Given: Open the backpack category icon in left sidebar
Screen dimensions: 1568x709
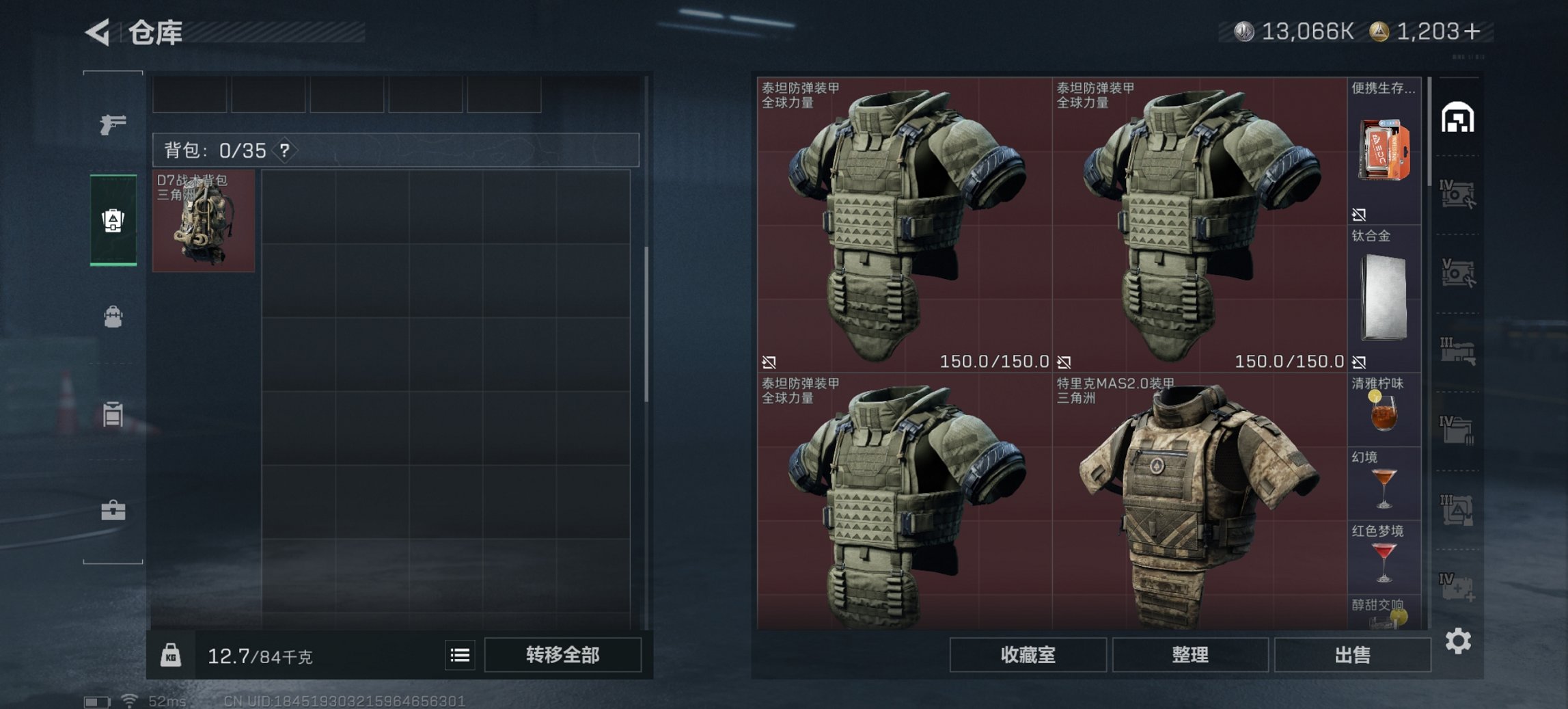Looking at the screenshot, I should pos(113,316).
